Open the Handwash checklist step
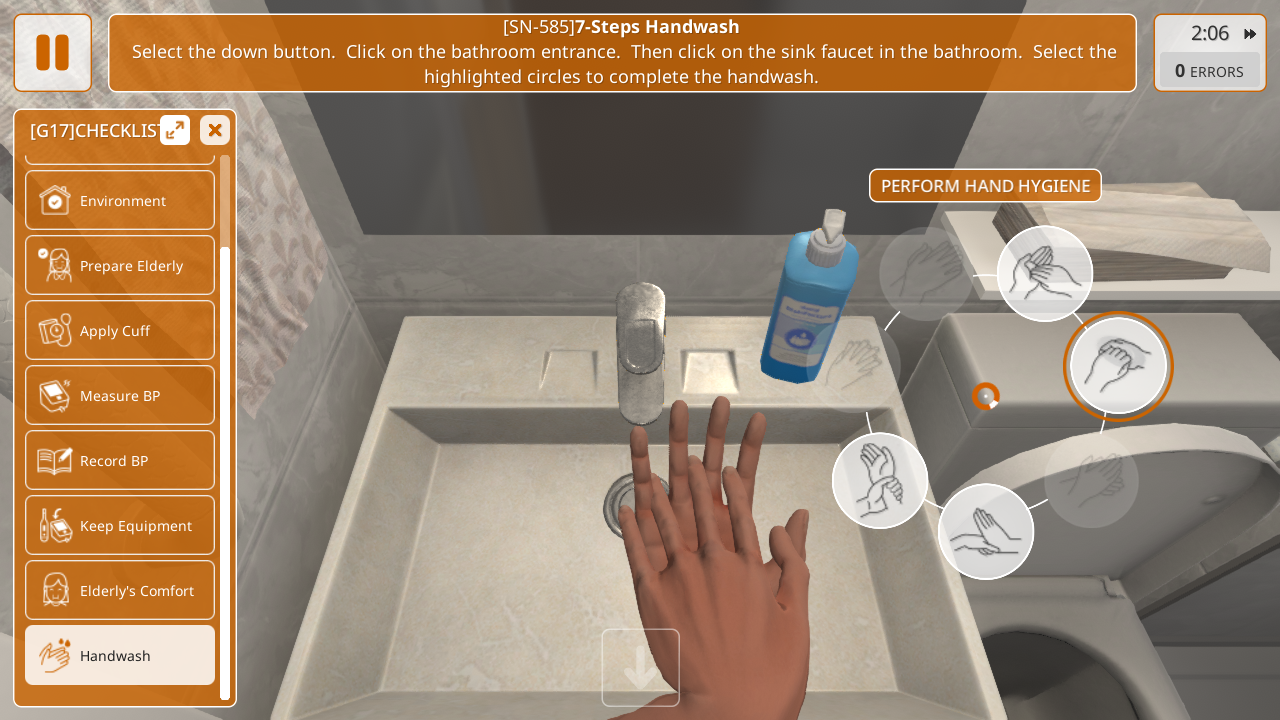The width and height of the screenshot is (1280, 720). [120, 655]
